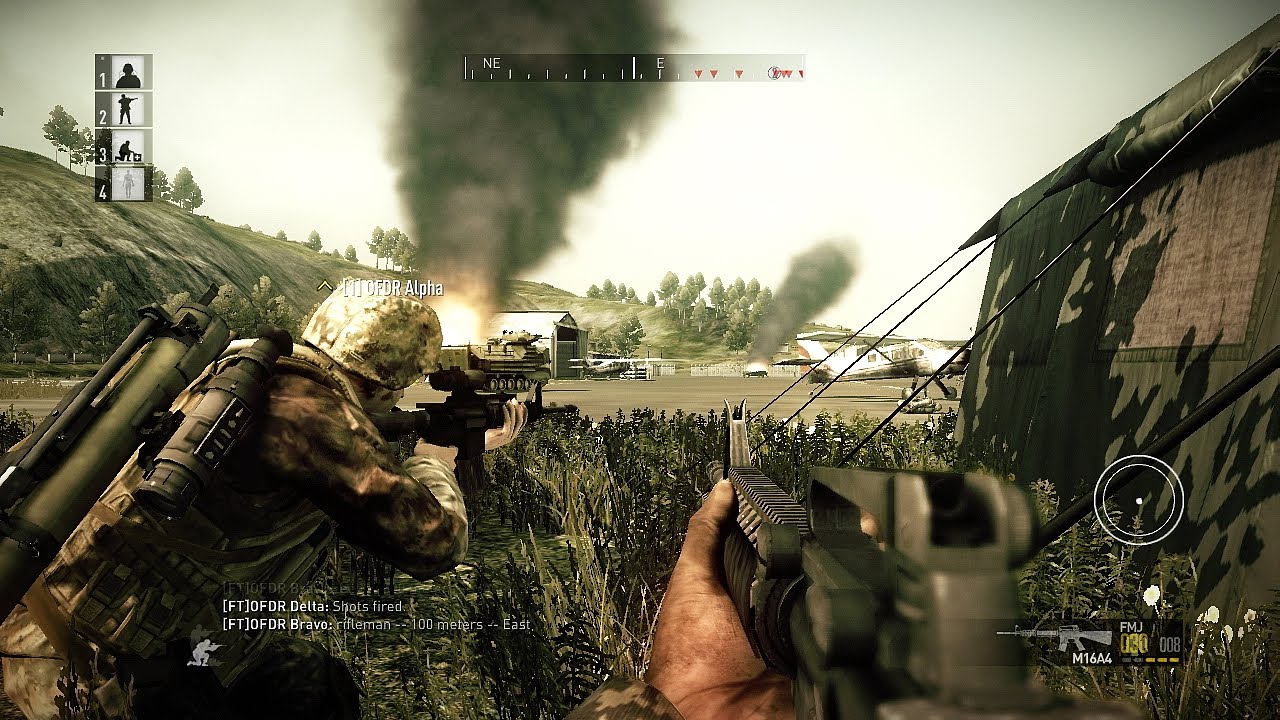Click the radio message chat log
Image resolution: width=1280 pixels, height=720 pixels.
tap(376, 615)
